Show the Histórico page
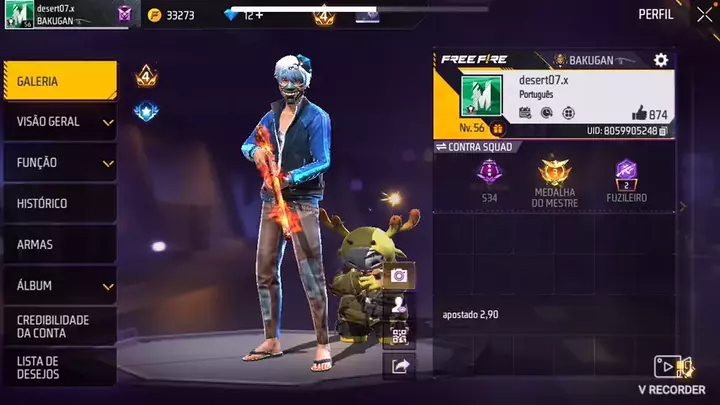 [x=59, y=203]
